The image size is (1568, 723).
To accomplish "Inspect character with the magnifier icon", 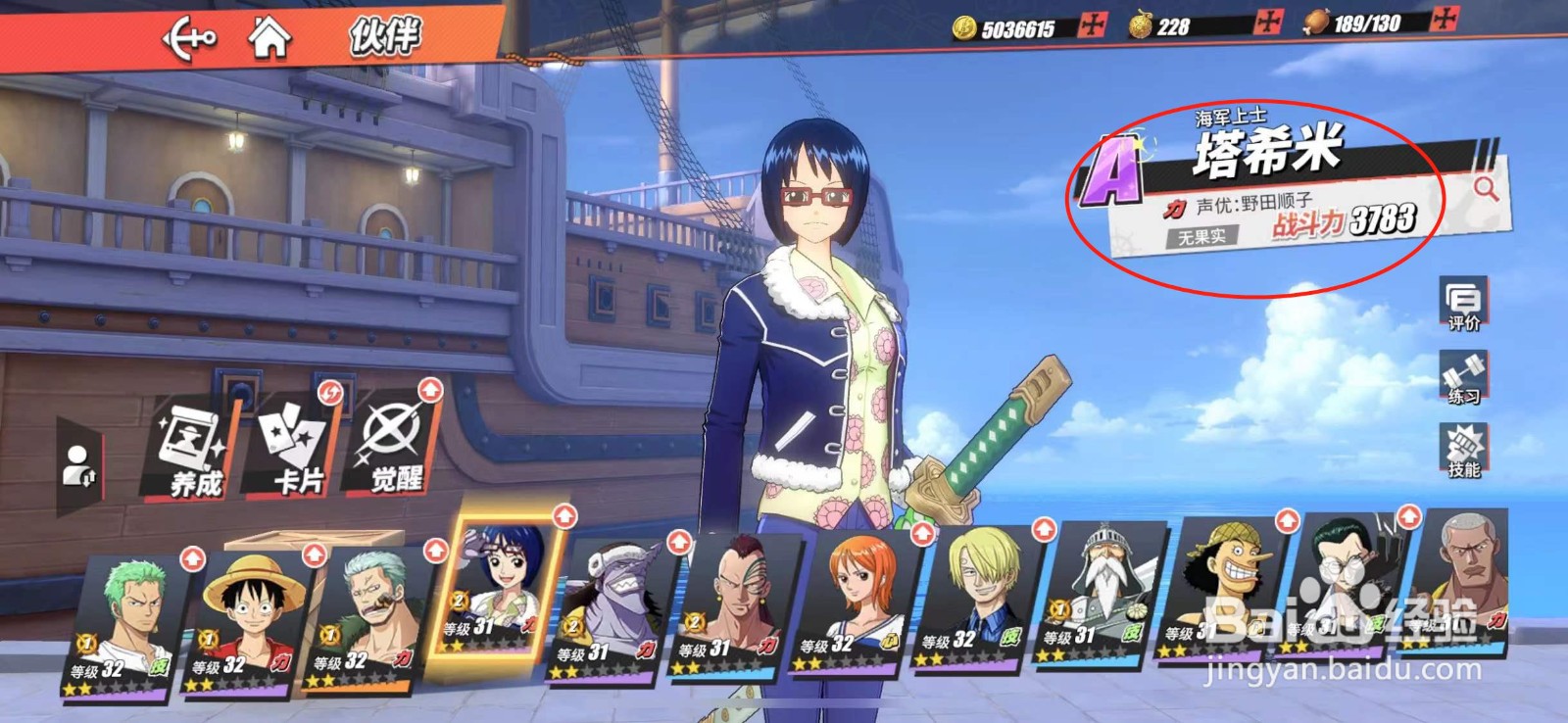I will point(1486,188).
